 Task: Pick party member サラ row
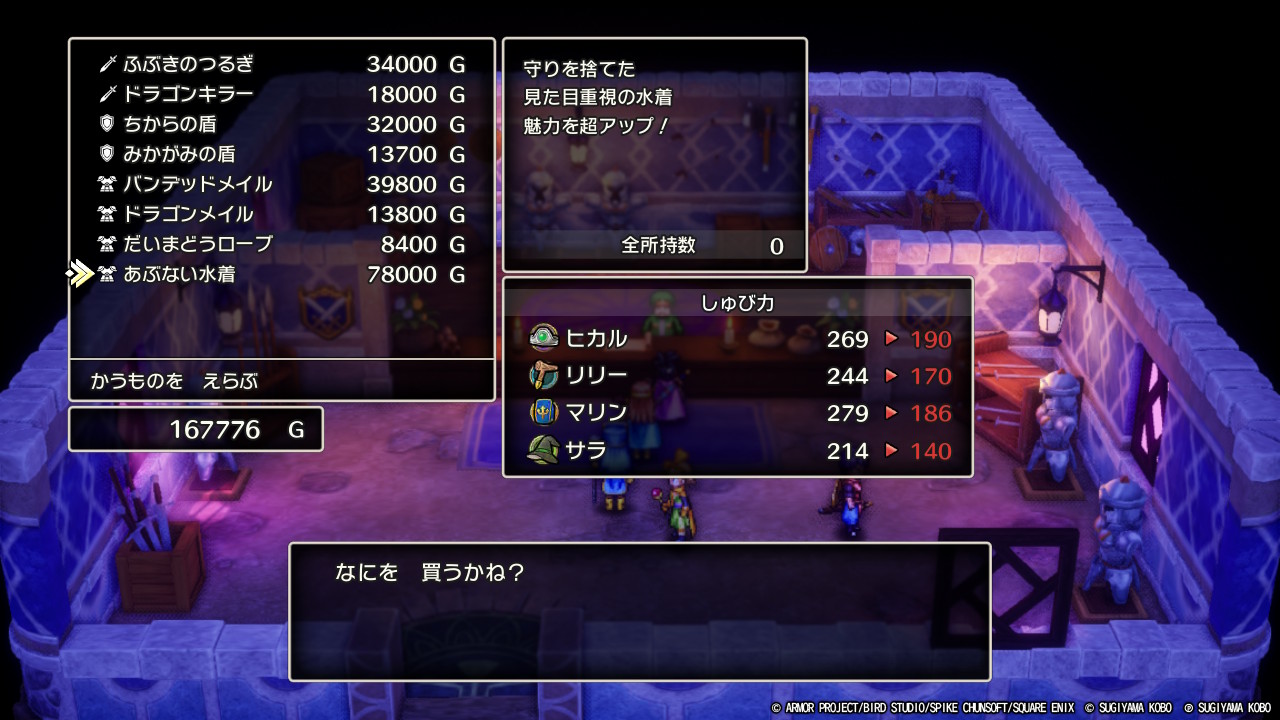click(x=738, y=450)
